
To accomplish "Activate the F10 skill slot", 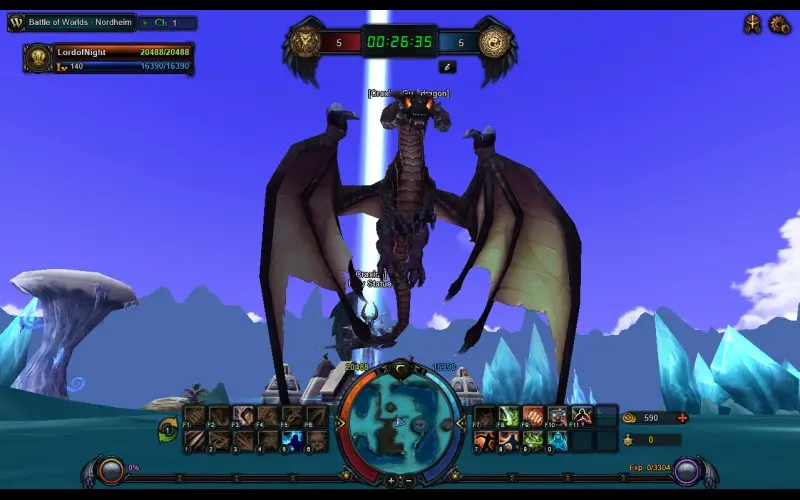I will [557, 416].
